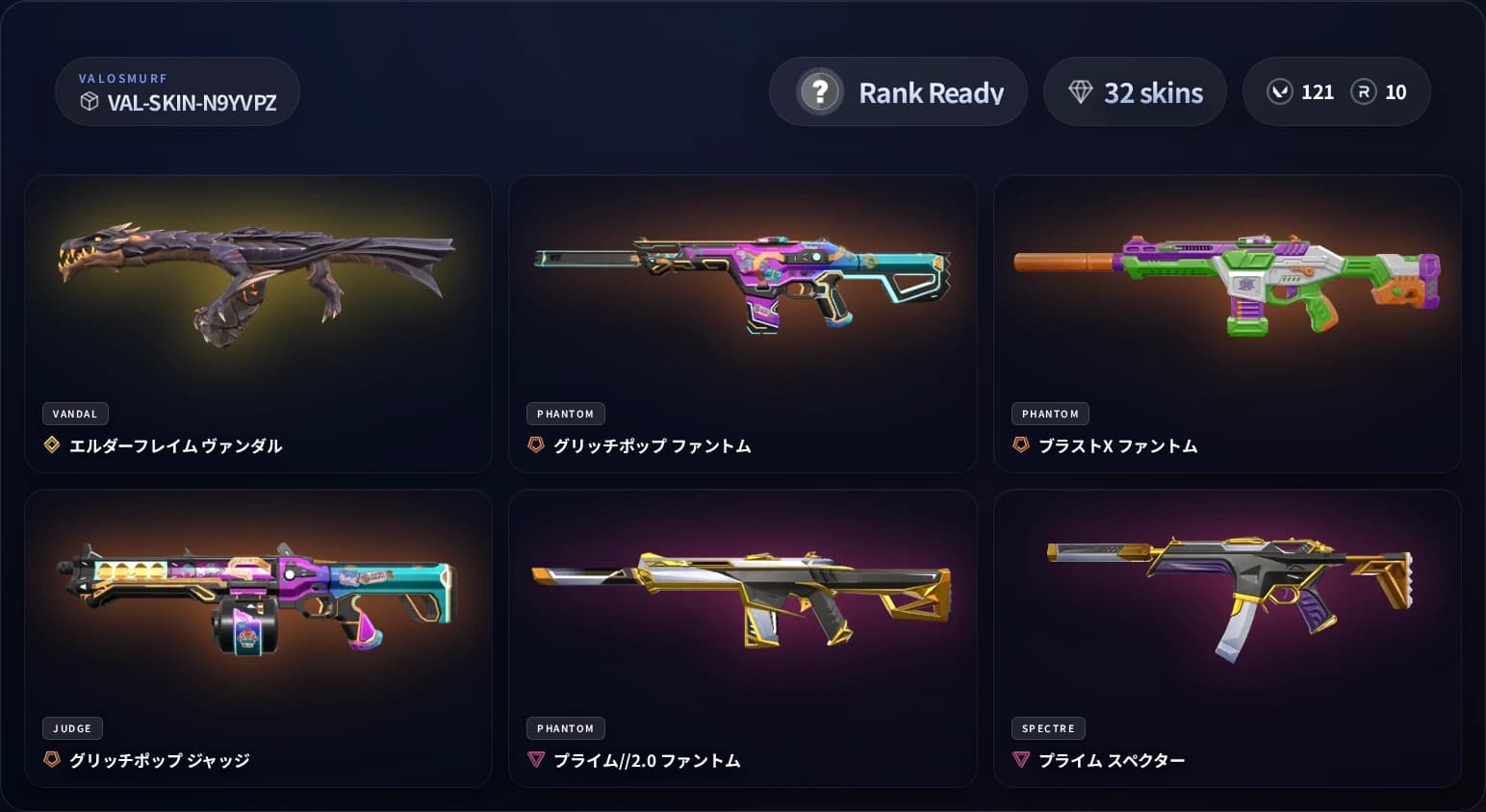Click the SPECTRE tag on the Prime card

[x=1048, y=728]
